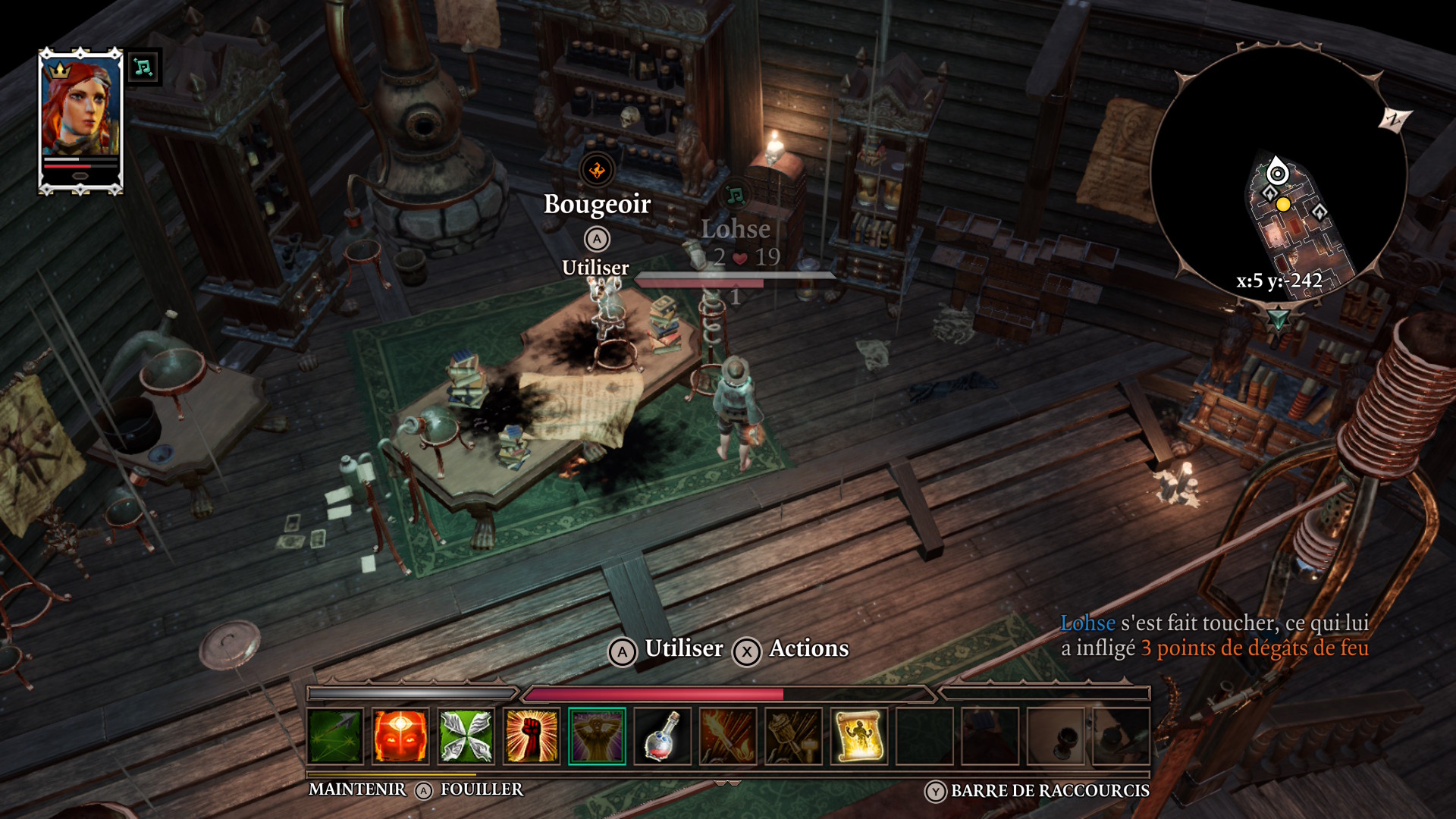The image size is (1456, 819).
Task: Click the Bougeoir candlestick tooltip label
Action: click(x=597, y=204)
